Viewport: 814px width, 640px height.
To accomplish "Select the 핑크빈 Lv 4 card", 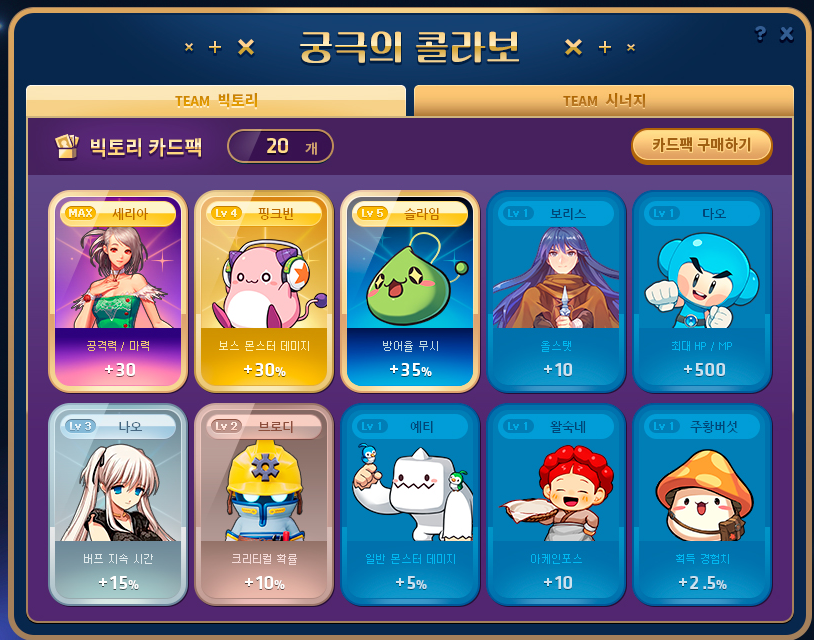I will (264, 290).
